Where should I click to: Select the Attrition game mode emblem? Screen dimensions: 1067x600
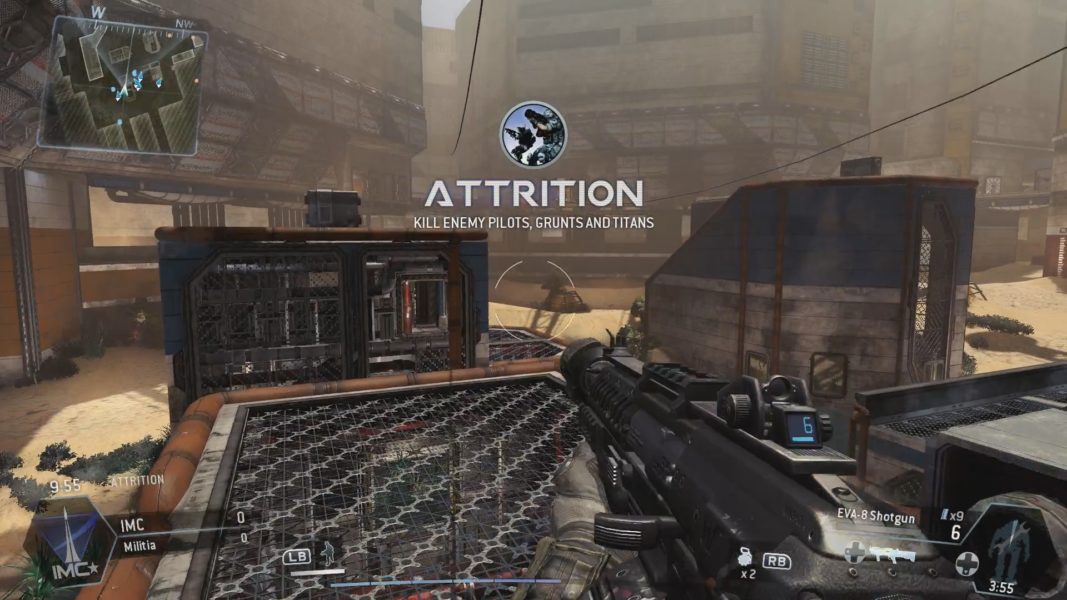533,135
